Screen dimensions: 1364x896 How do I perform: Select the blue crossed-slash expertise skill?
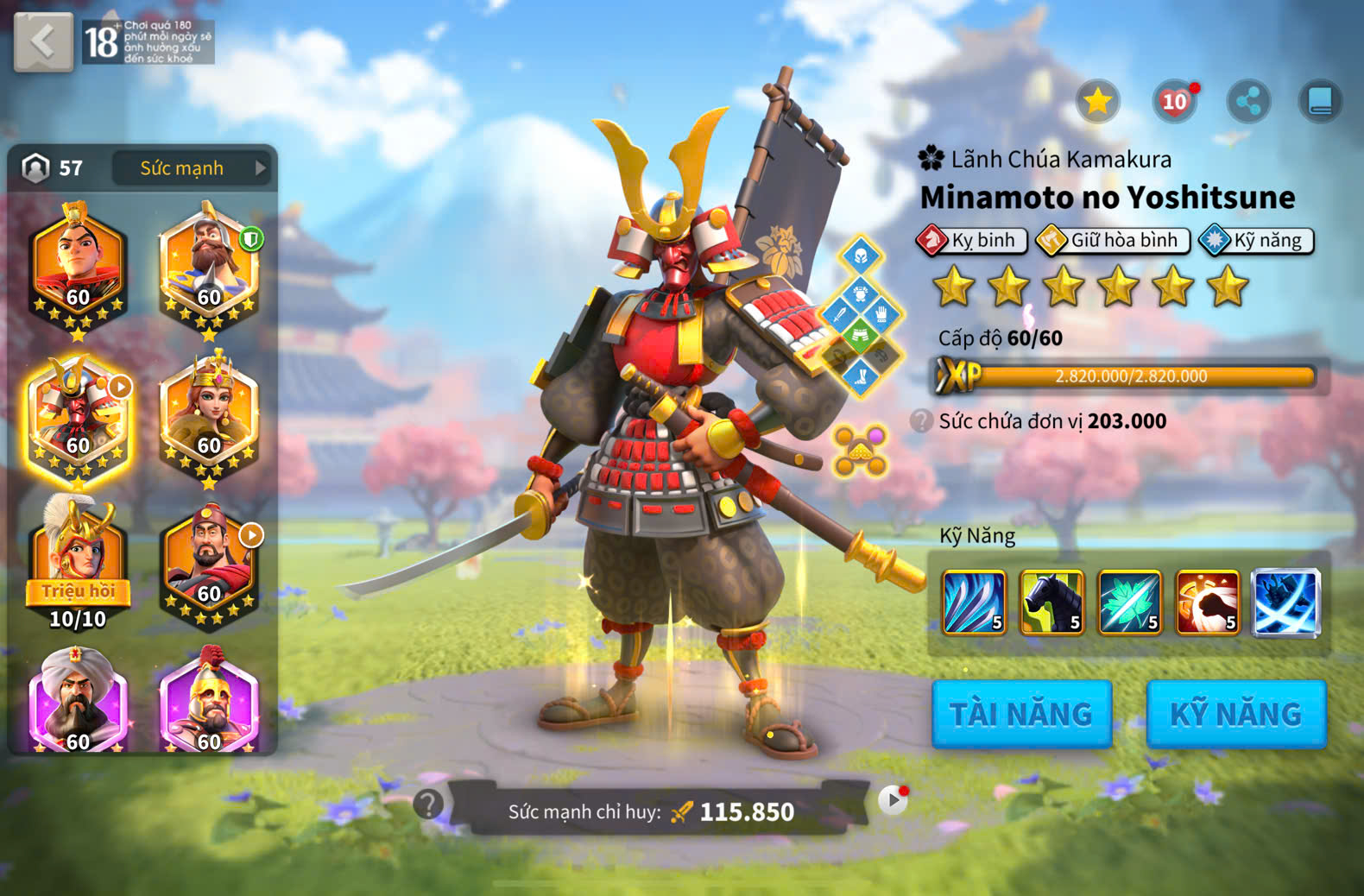click(1285, 603)
